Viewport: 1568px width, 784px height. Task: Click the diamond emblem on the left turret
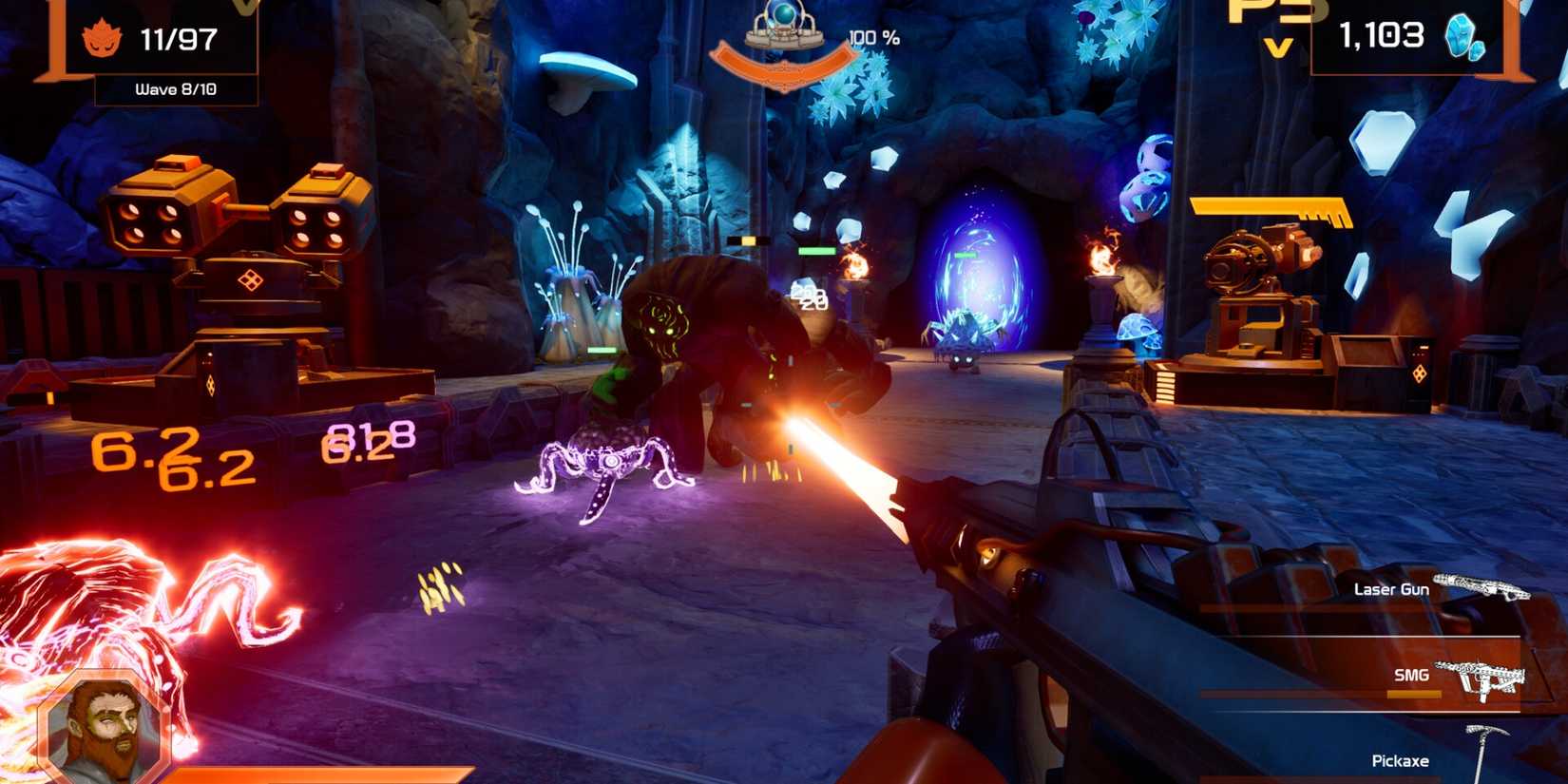point(252,280)
